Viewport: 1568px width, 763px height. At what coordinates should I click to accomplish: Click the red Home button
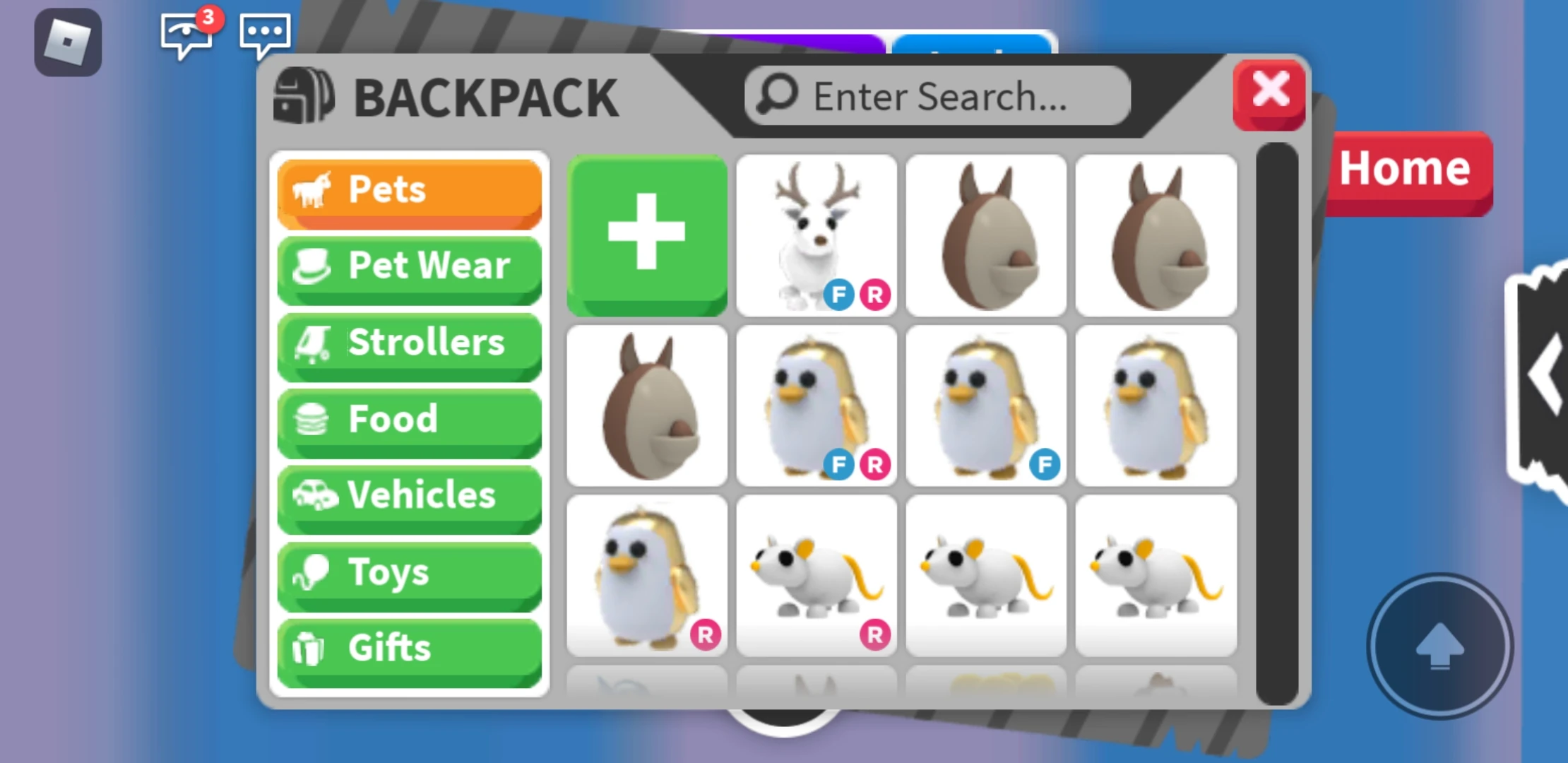[x=1404, y=168]
